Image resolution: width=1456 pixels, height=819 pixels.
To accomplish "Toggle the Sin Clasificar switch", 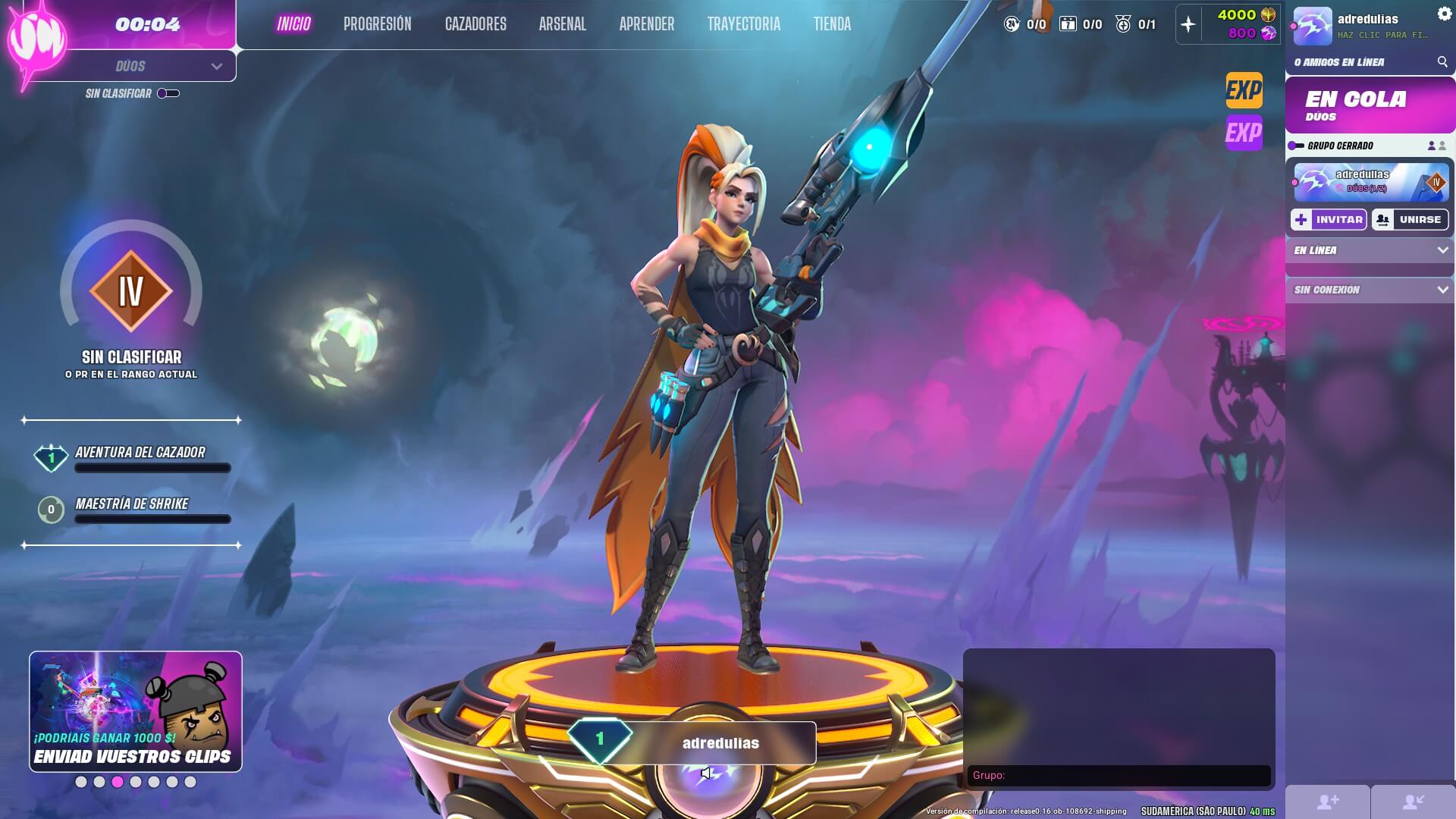I will tap(168, 93).
